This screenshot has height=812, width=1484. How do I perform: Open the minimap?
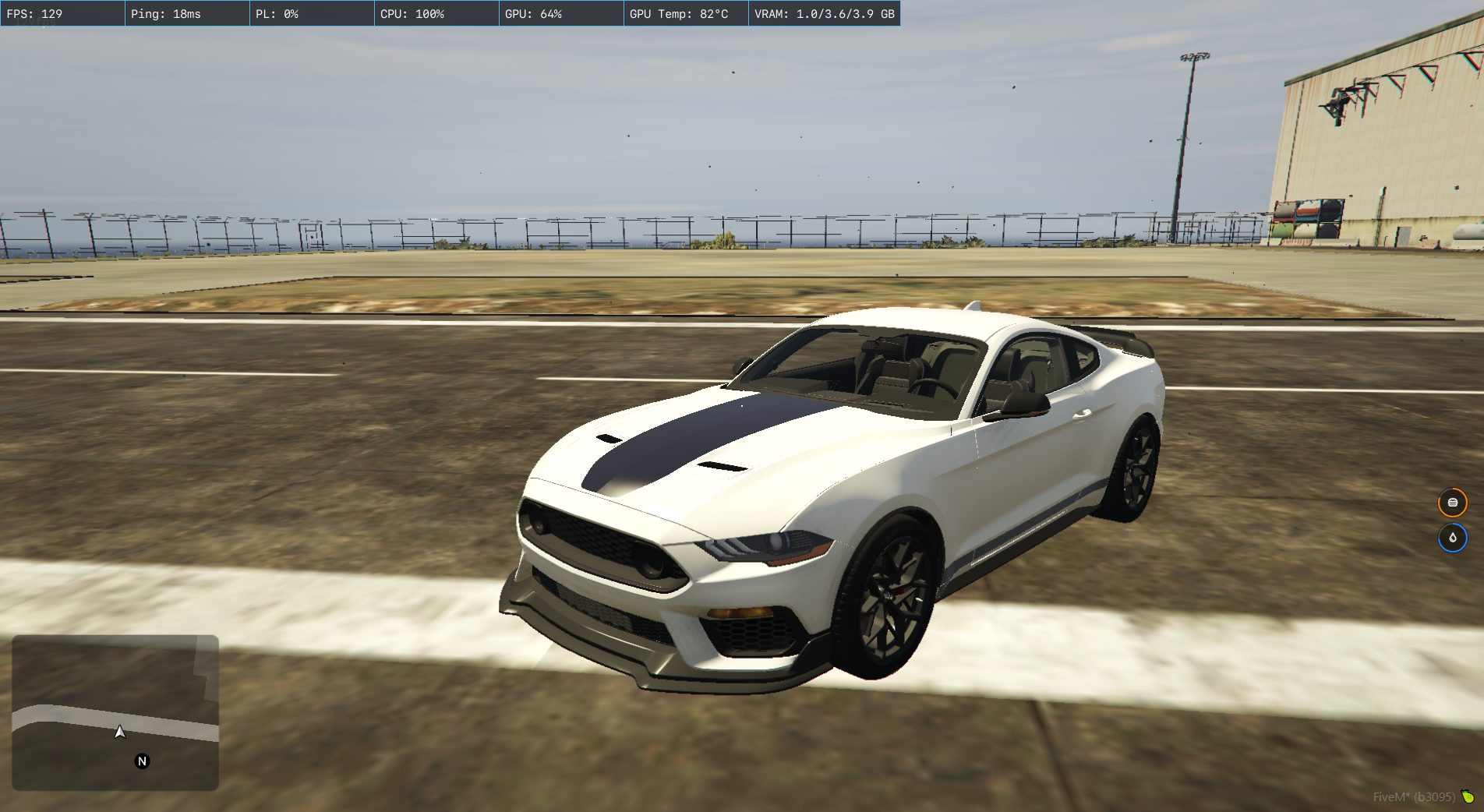point(115,712)
